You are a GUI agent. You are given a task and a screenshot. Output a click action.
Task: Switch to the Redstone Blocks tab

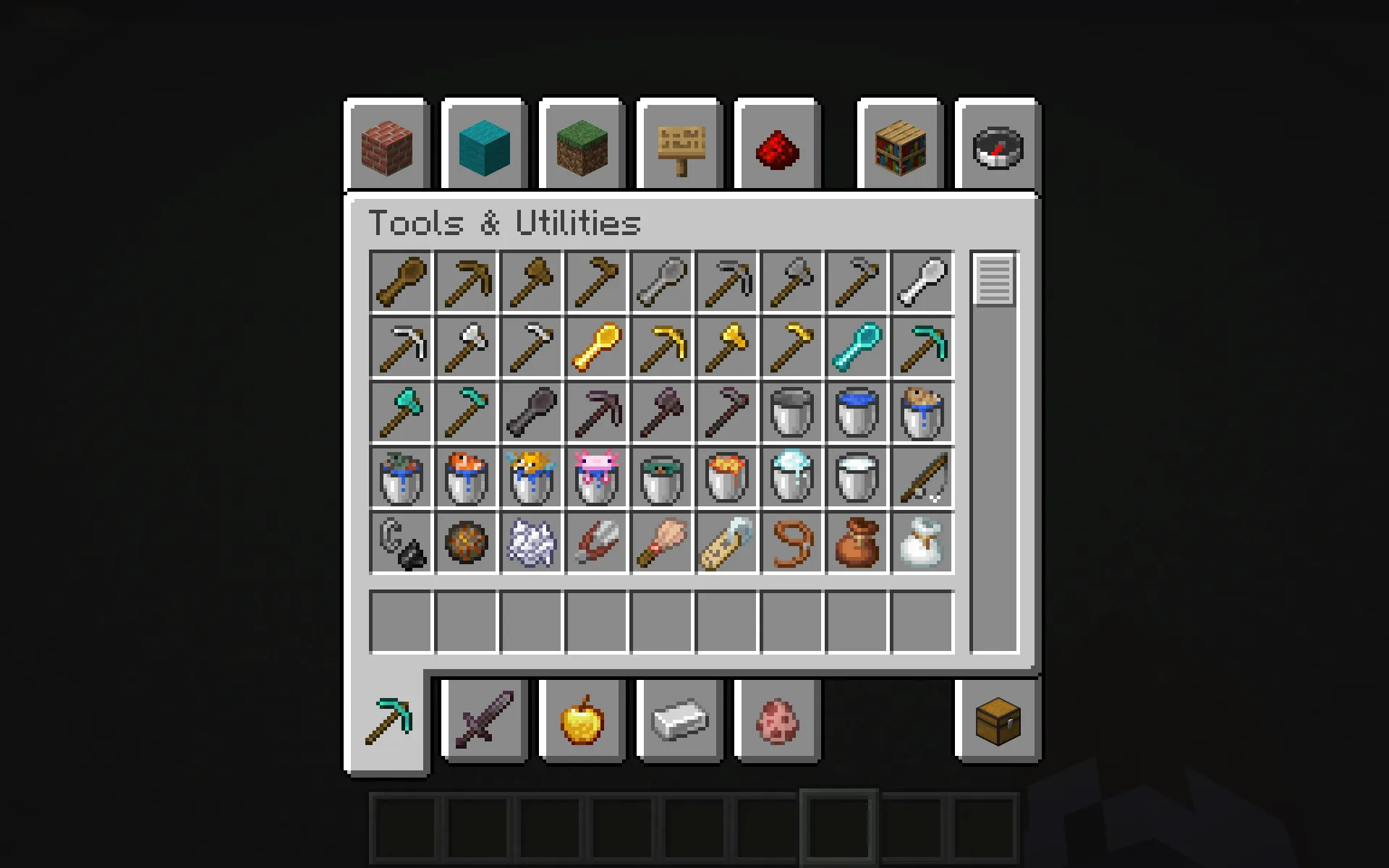tap(776, 146)
